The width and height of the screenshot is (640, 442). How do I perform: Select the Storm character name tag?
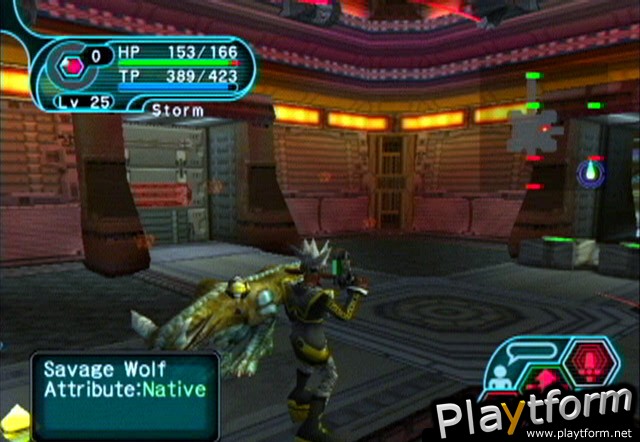tap(178, 109)
